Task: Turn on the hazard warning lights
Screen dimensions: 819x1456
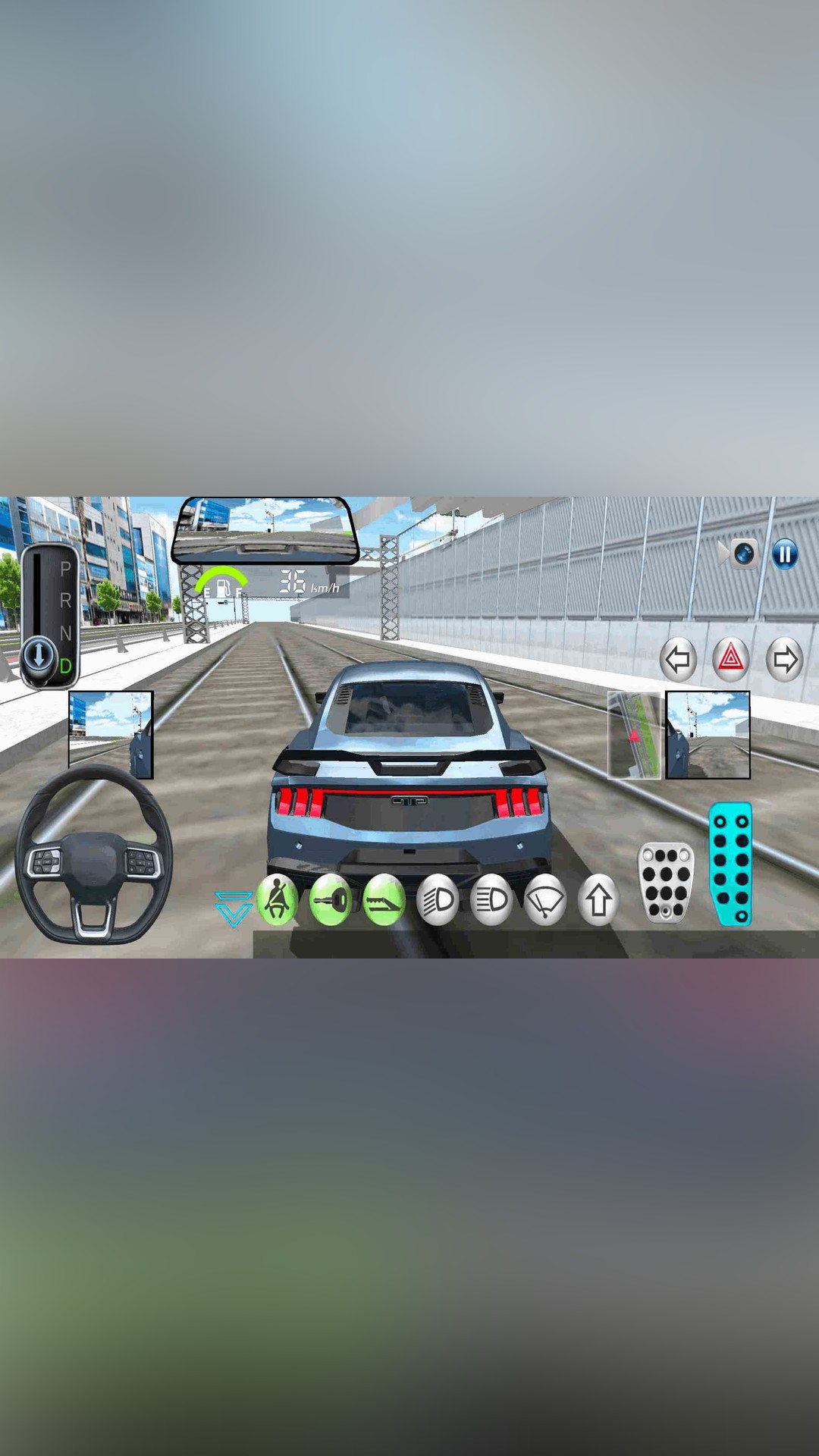Action: point(731,658)
